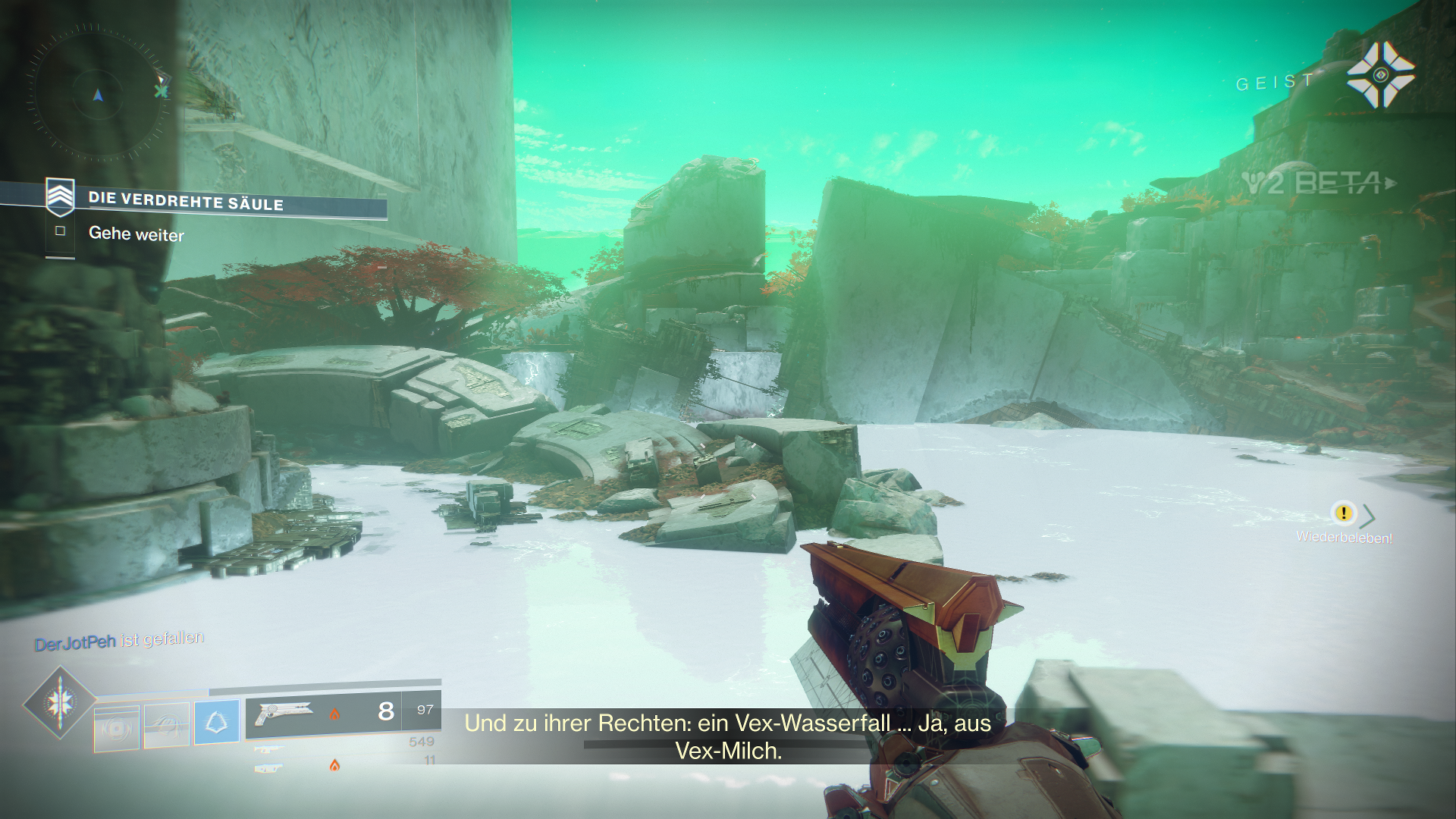This screenshot has width=1456, height=819.
Task: Open the circular radar minimap
Action: (97, 94)
